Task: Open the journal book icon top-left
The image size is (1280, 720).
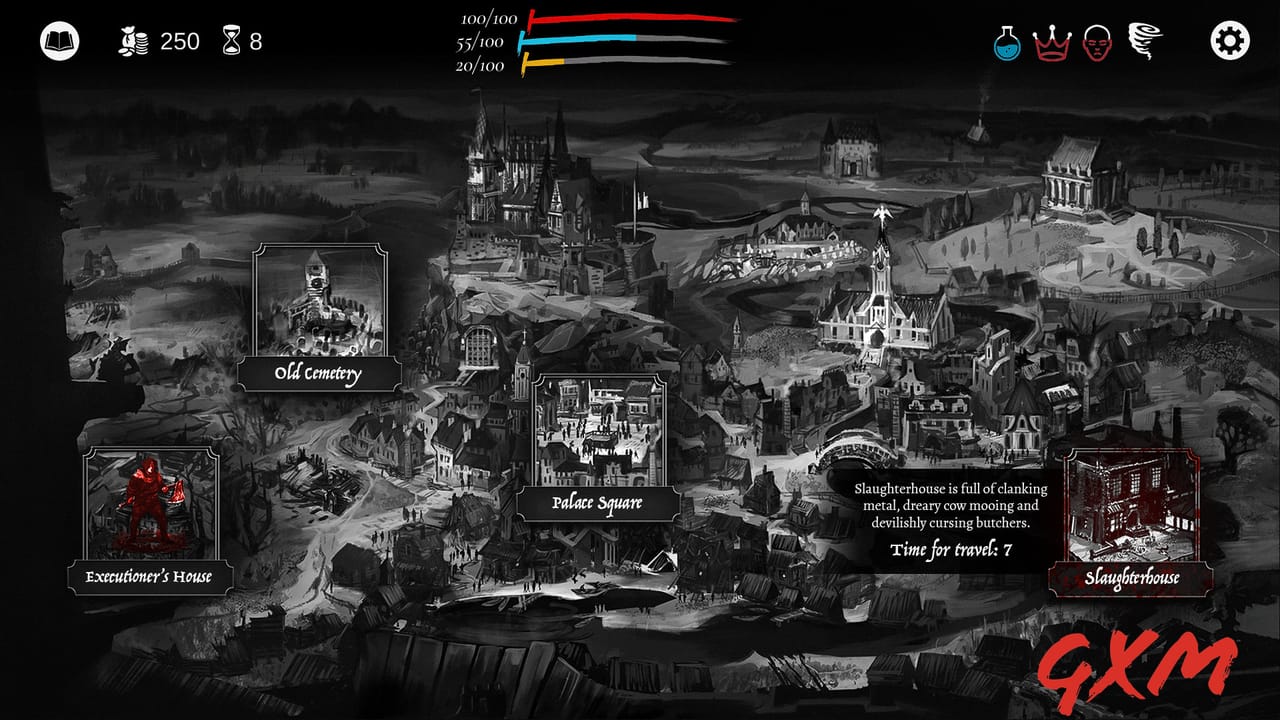Action: pos(57,40)
